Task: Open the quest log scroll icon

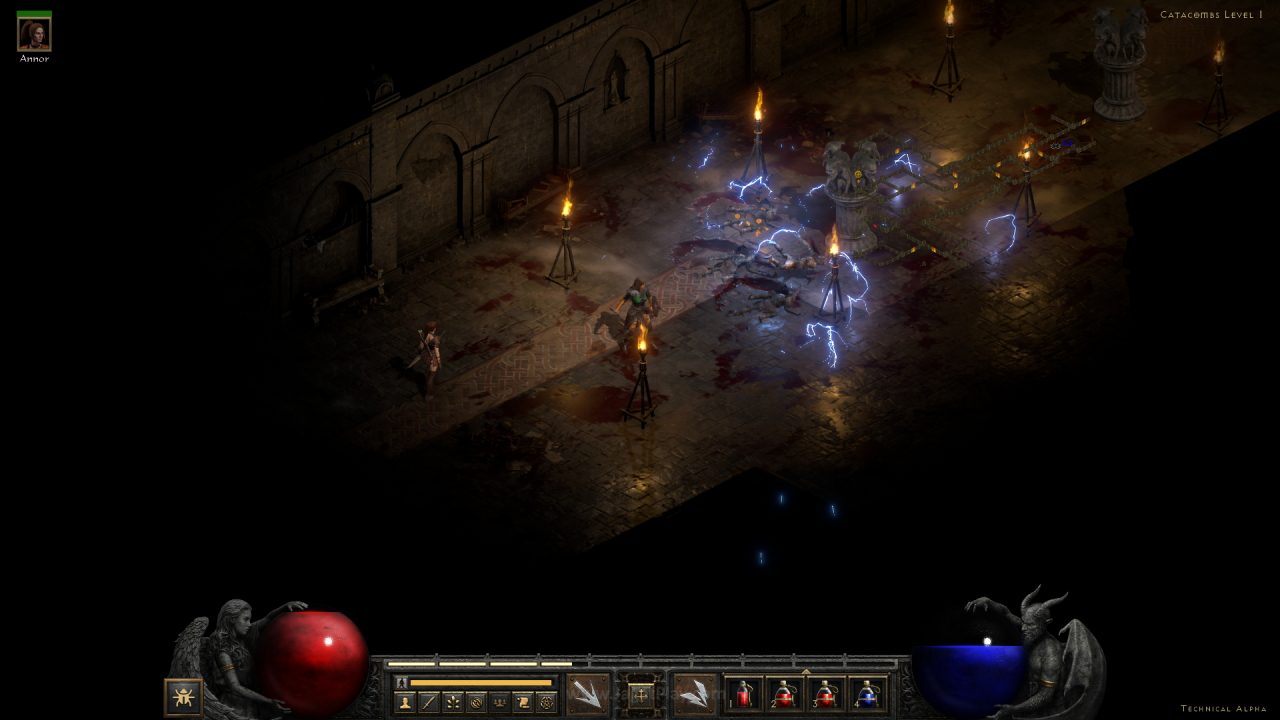Action: (522, 702)
